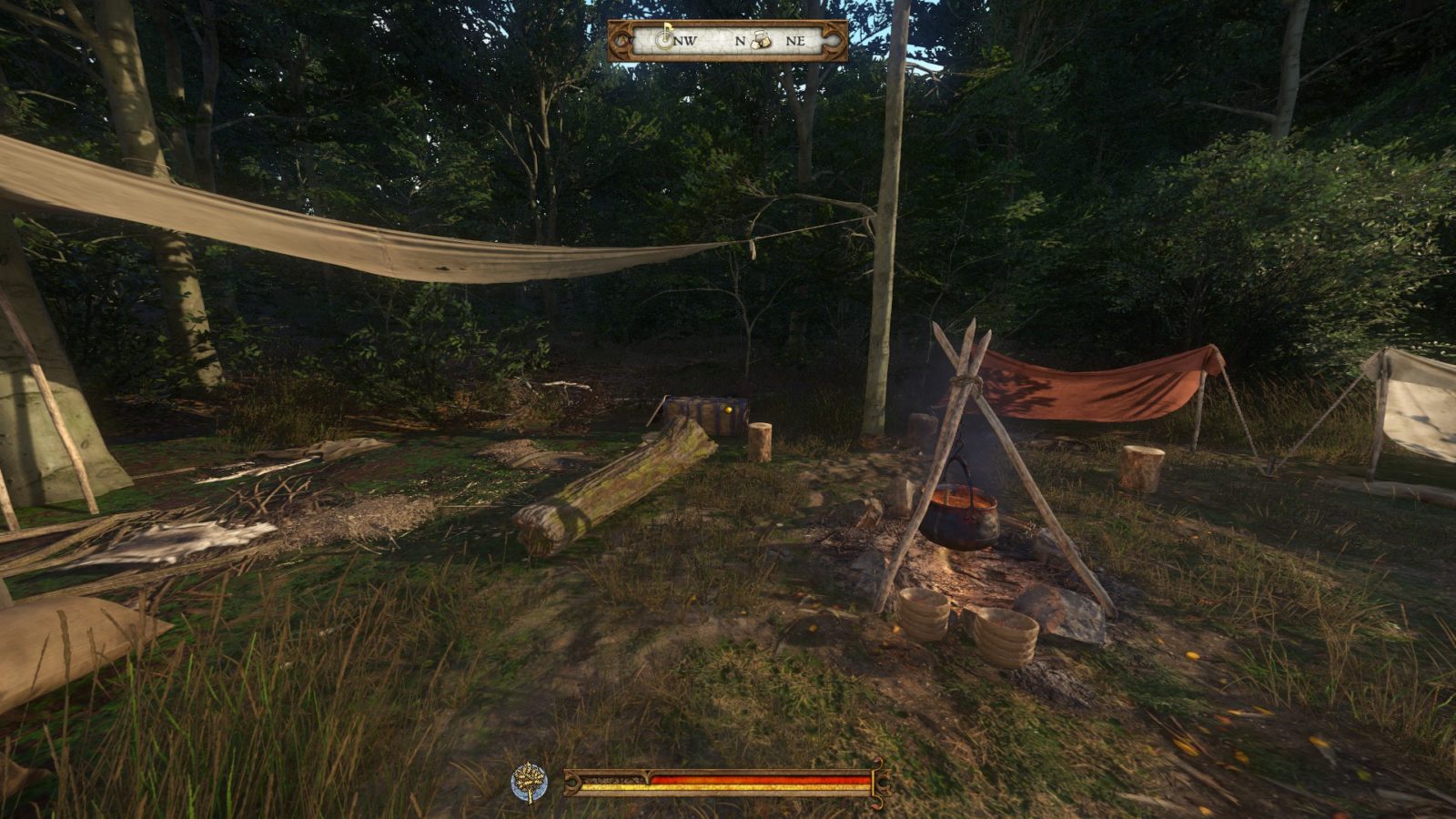The height and width of the screenshot is (819, 1456).
Task: Click the NW label on the compass strip
Action: (x=685, y=41)
